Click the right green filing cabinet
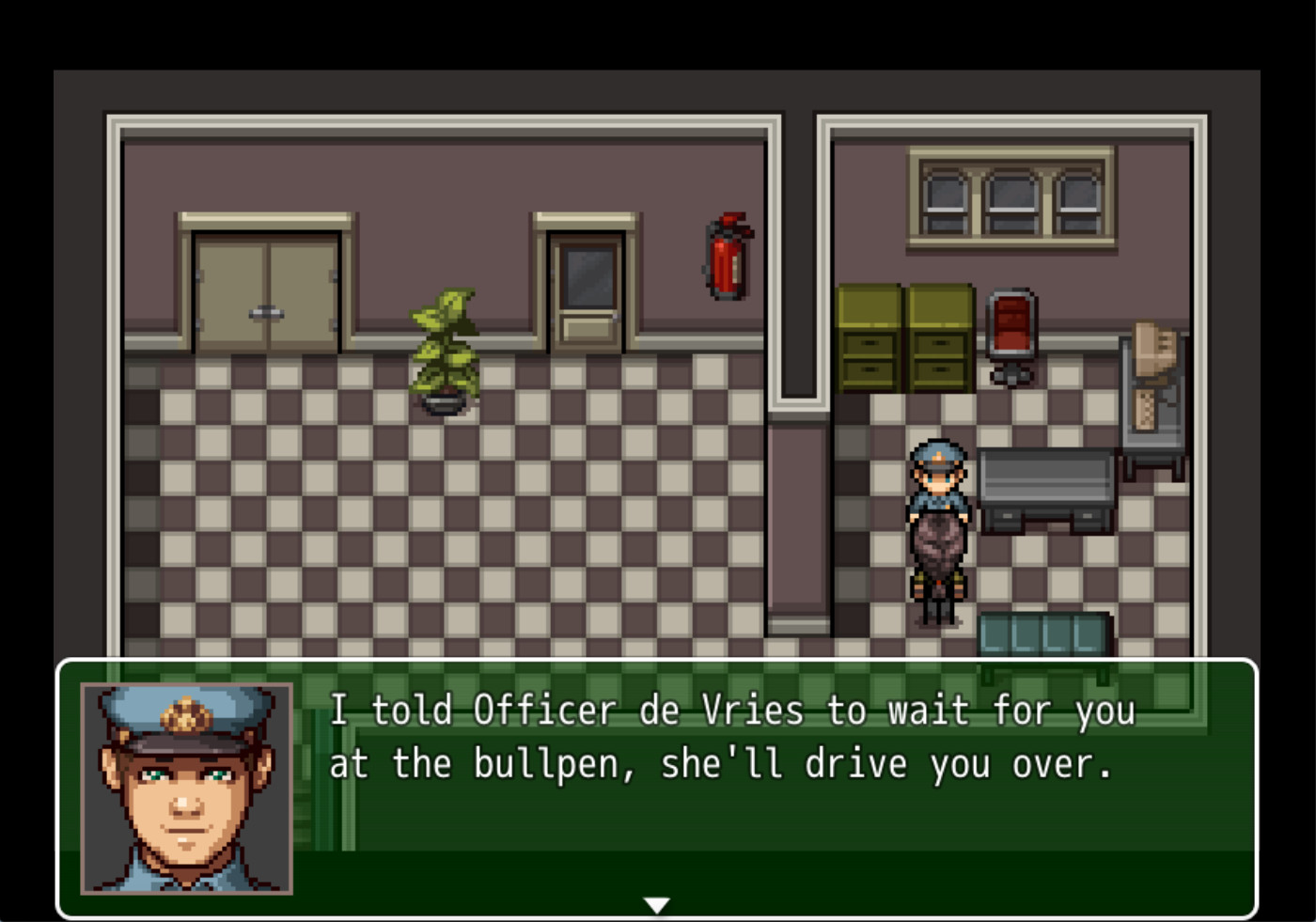The image size is (1316, 922). pyautogui.click(x=940, y=338)
